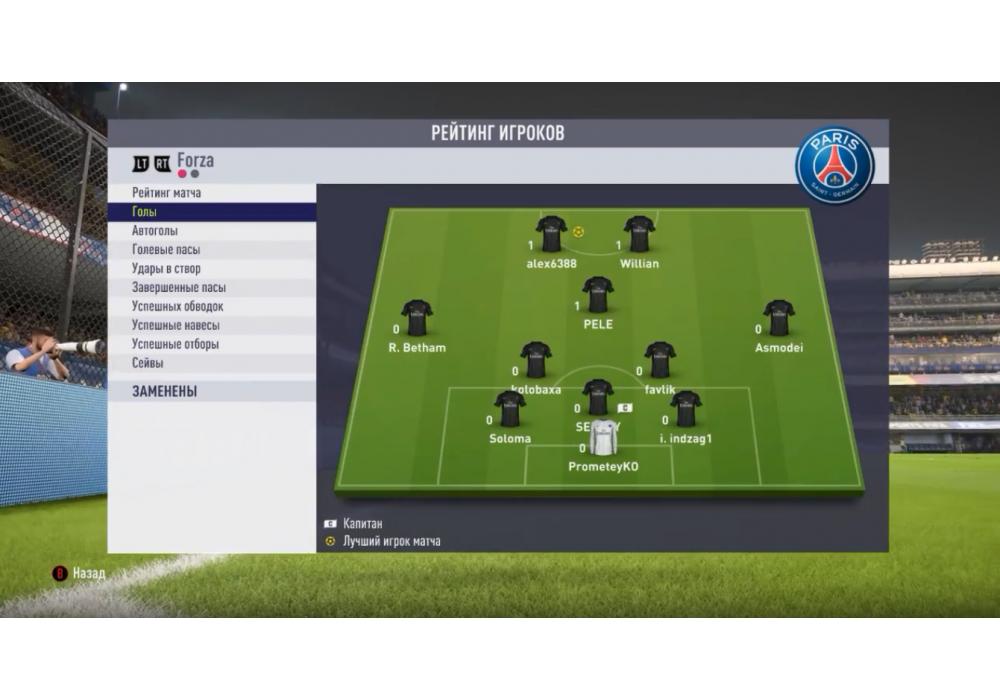Select the Asmodei player shirt
The height and width of the screenshot is (700, 1000).
pyautogui.click(x=778, y=319)
